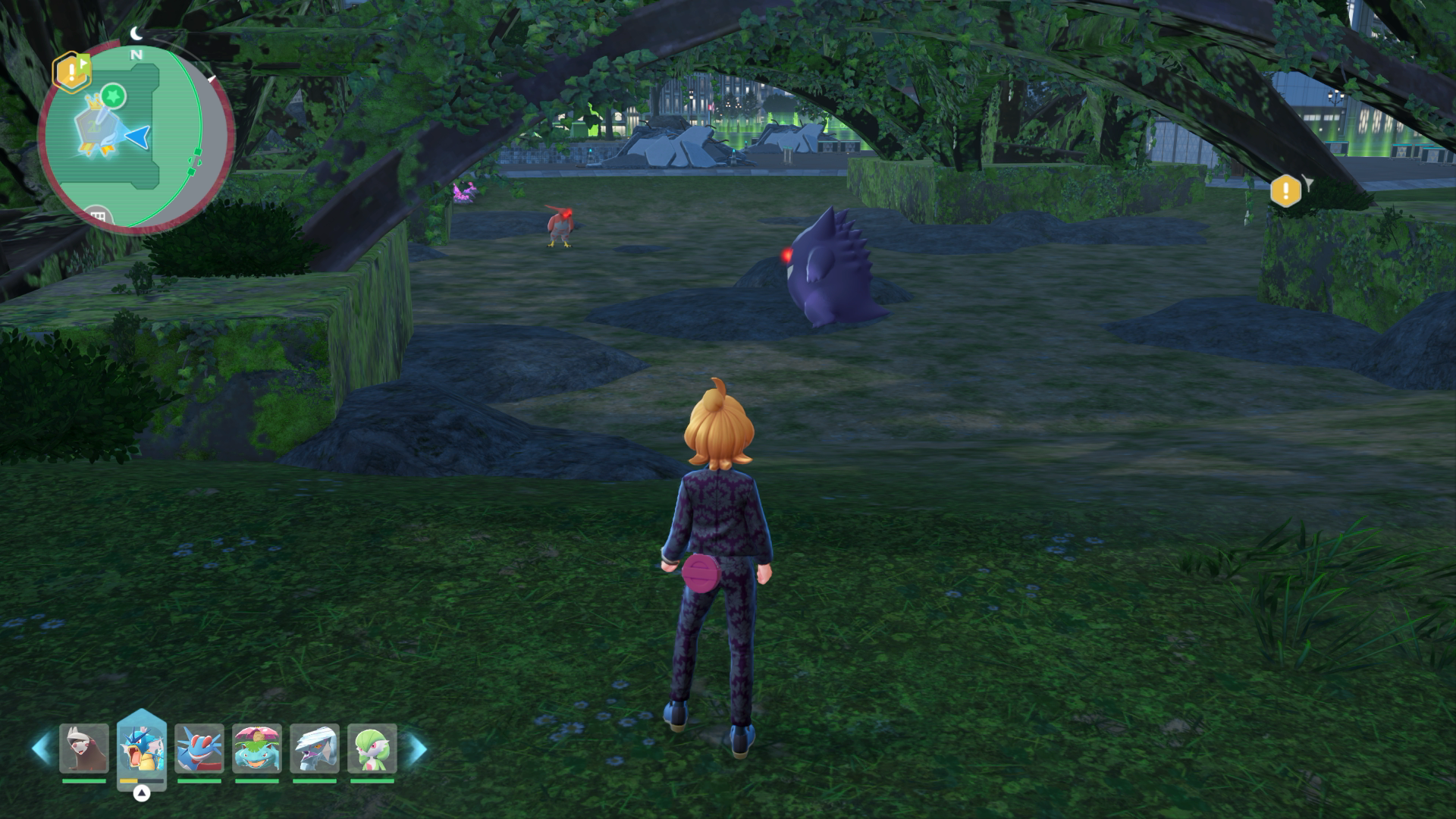Cycle party left with the cyan arrow
Viewport: 1456px width, 819px height.
point(41,748)
